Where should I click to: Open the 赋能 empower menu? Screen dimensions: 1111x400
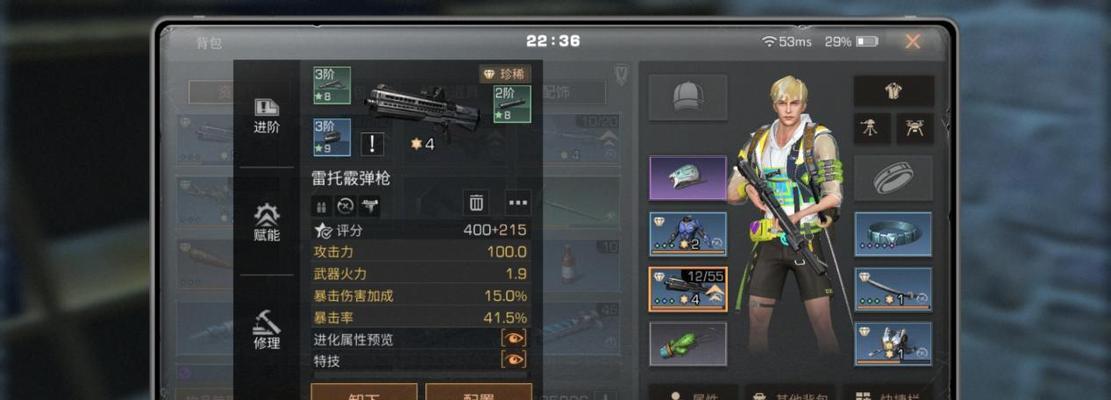coord(267,222)
